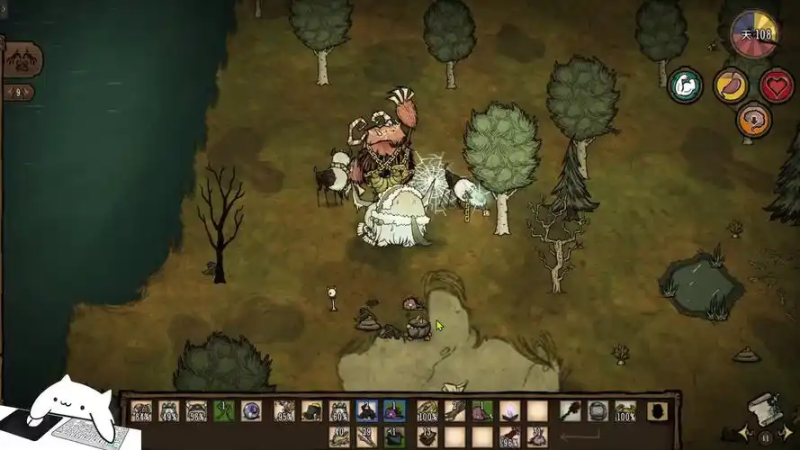
Task: Click the backpack-shaped equipment slot
Action: [657, 410]
